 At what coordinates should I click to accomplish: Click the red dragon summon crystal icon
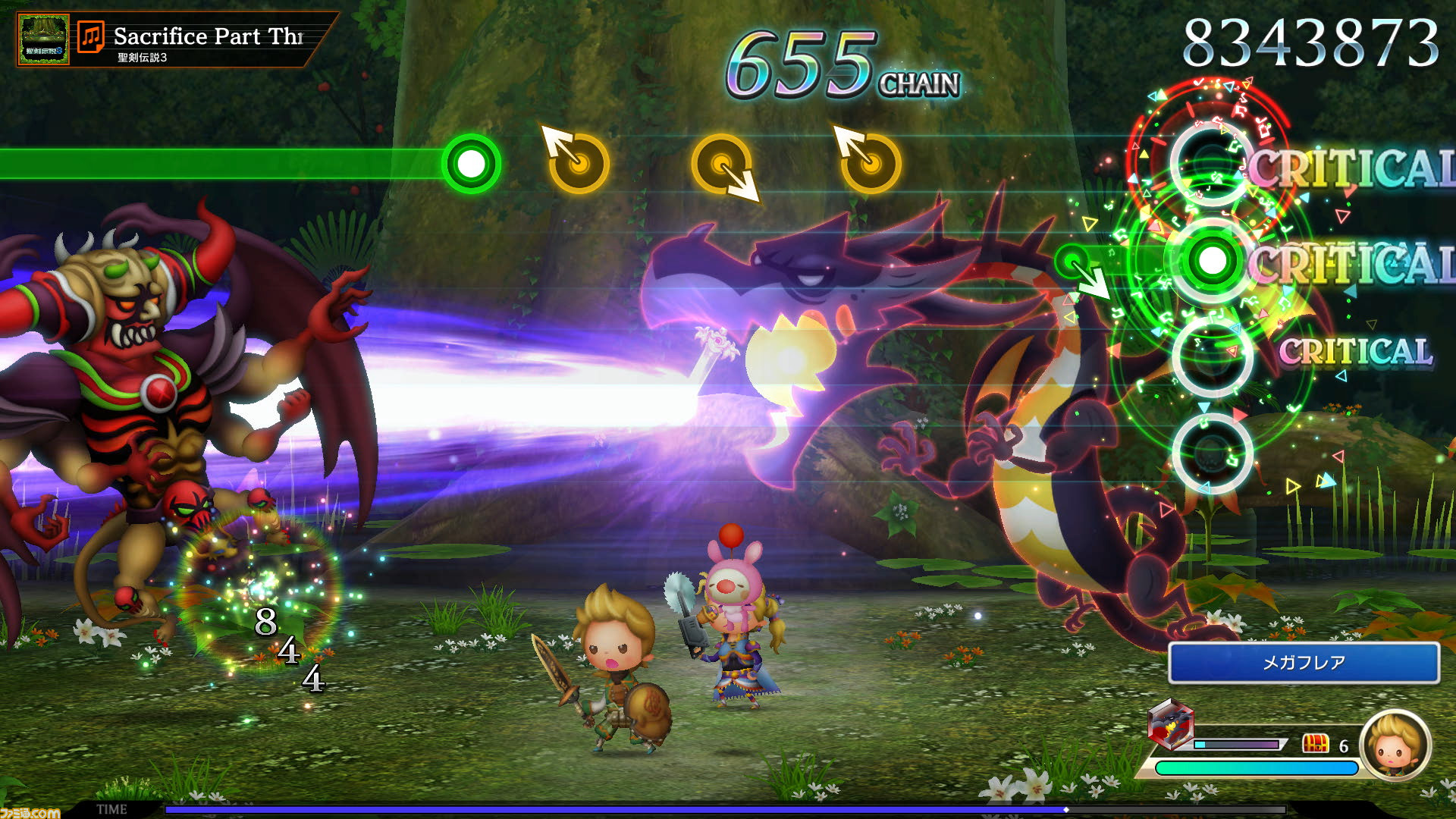click(x=1170, y=724)
